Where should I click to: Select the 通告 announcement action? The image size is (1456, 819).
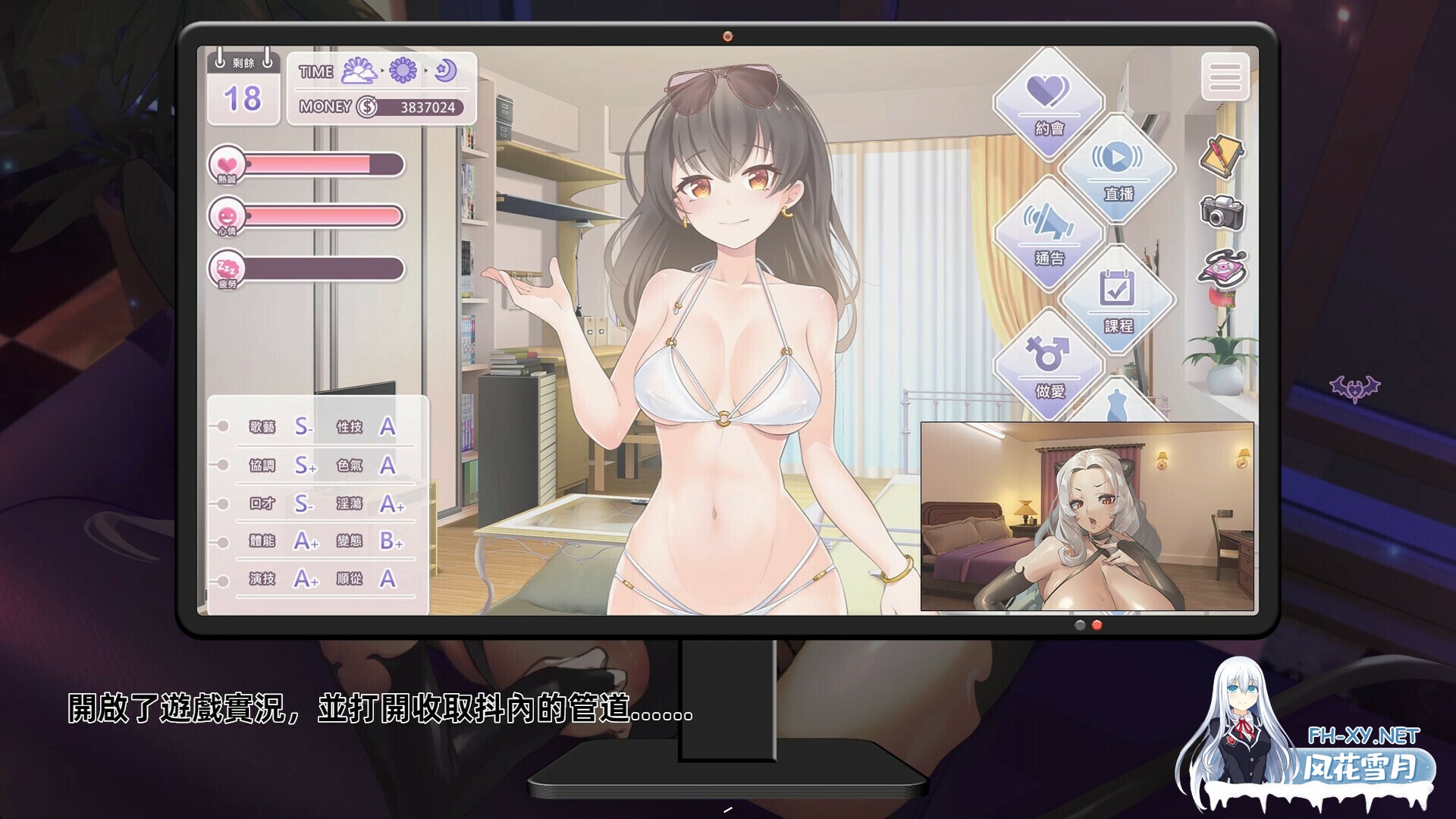coord(1049,234)
